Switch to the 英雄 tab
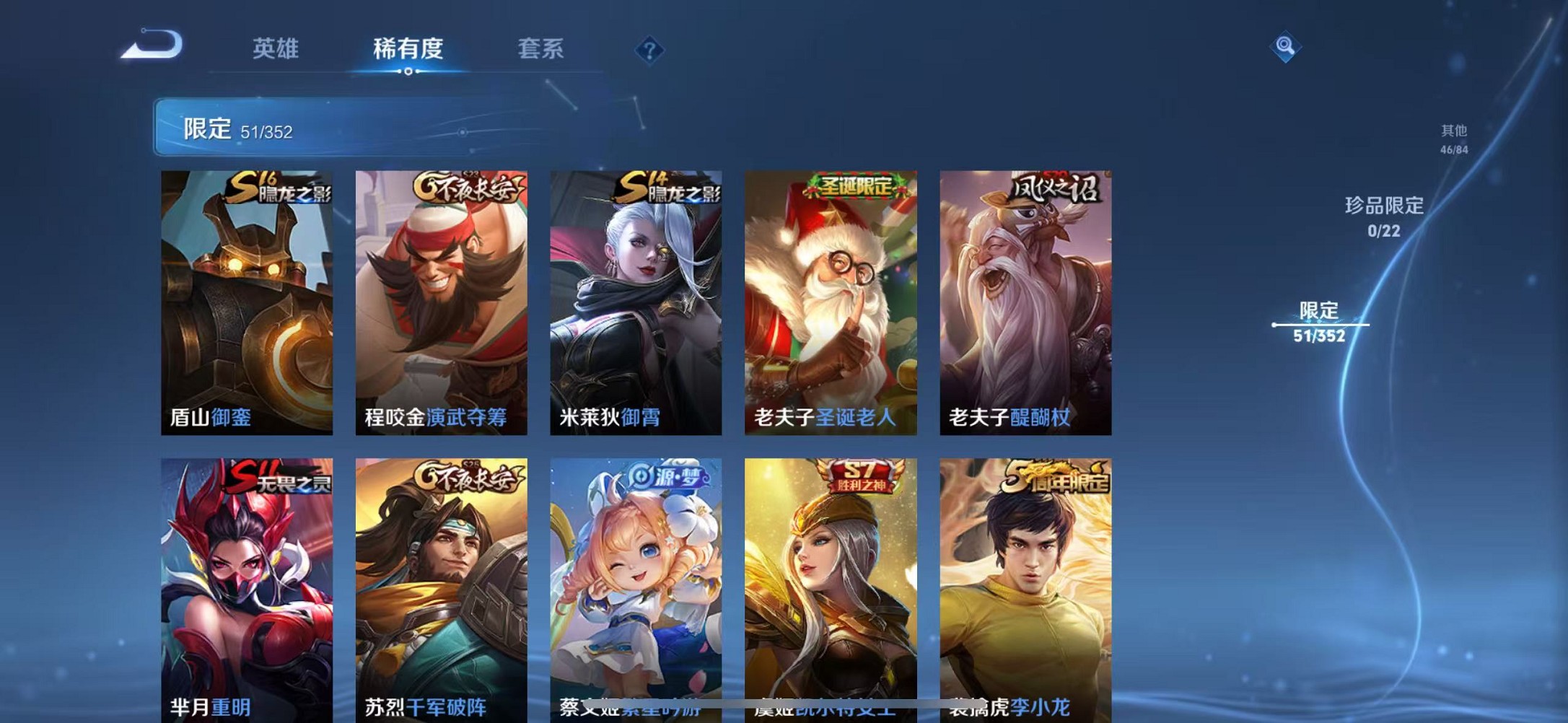Screen dimensions: 1568x723 pyautogui.click(x=274, y=49)
